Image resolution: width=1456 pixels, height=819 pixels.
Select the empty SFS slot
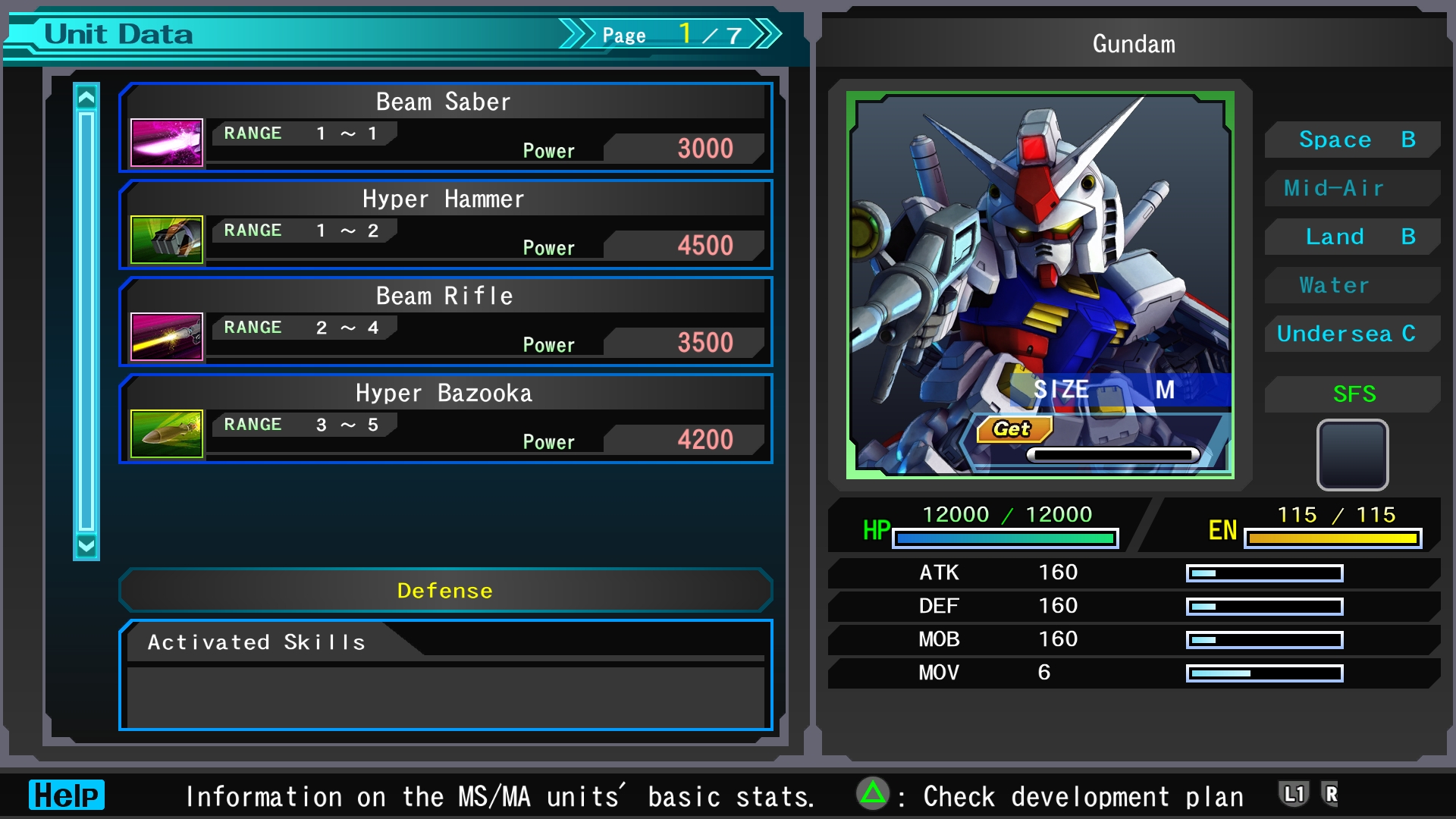pyautogui.click(x=1353, y=455)
